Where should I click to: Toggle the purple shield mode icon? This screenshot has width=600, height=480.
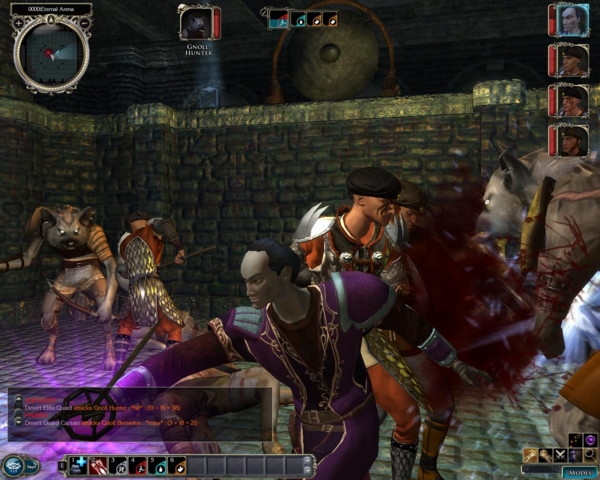590,440
